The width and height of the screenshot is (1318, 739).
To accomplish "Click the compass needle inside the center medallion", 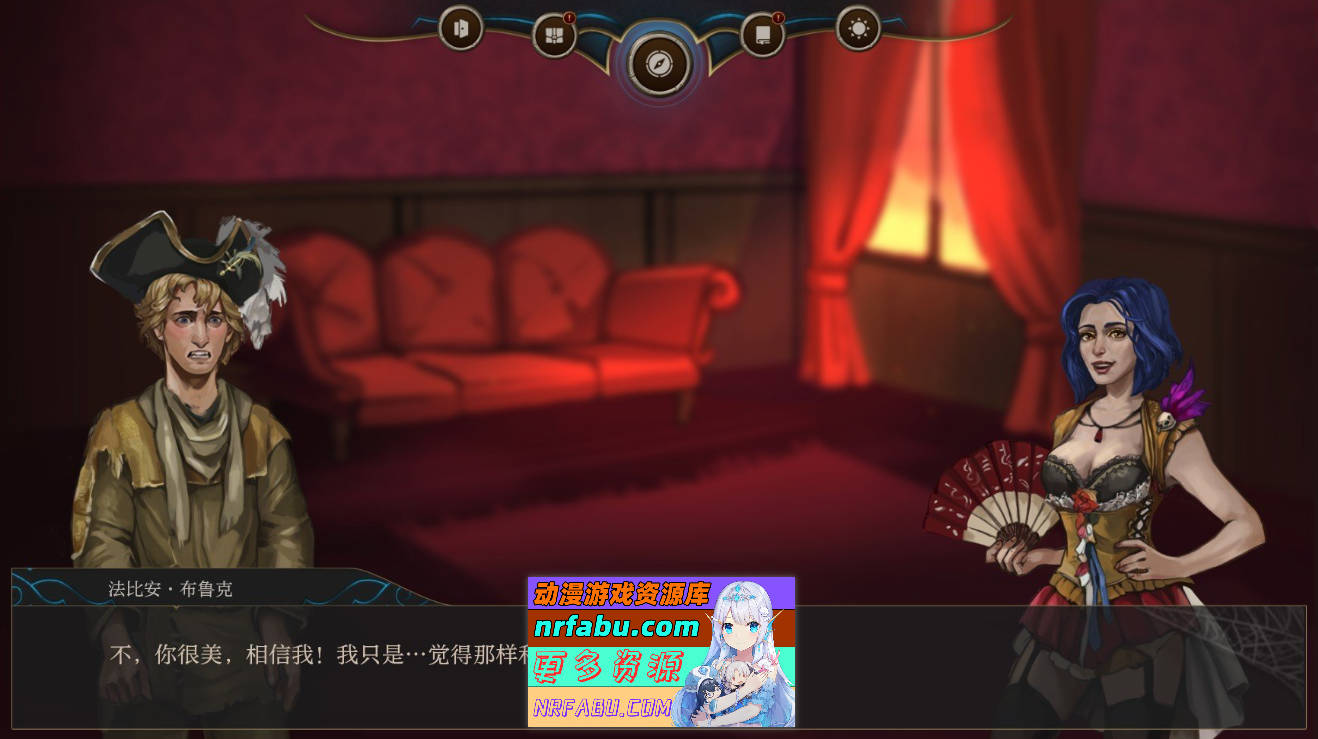I will [660, 62].
